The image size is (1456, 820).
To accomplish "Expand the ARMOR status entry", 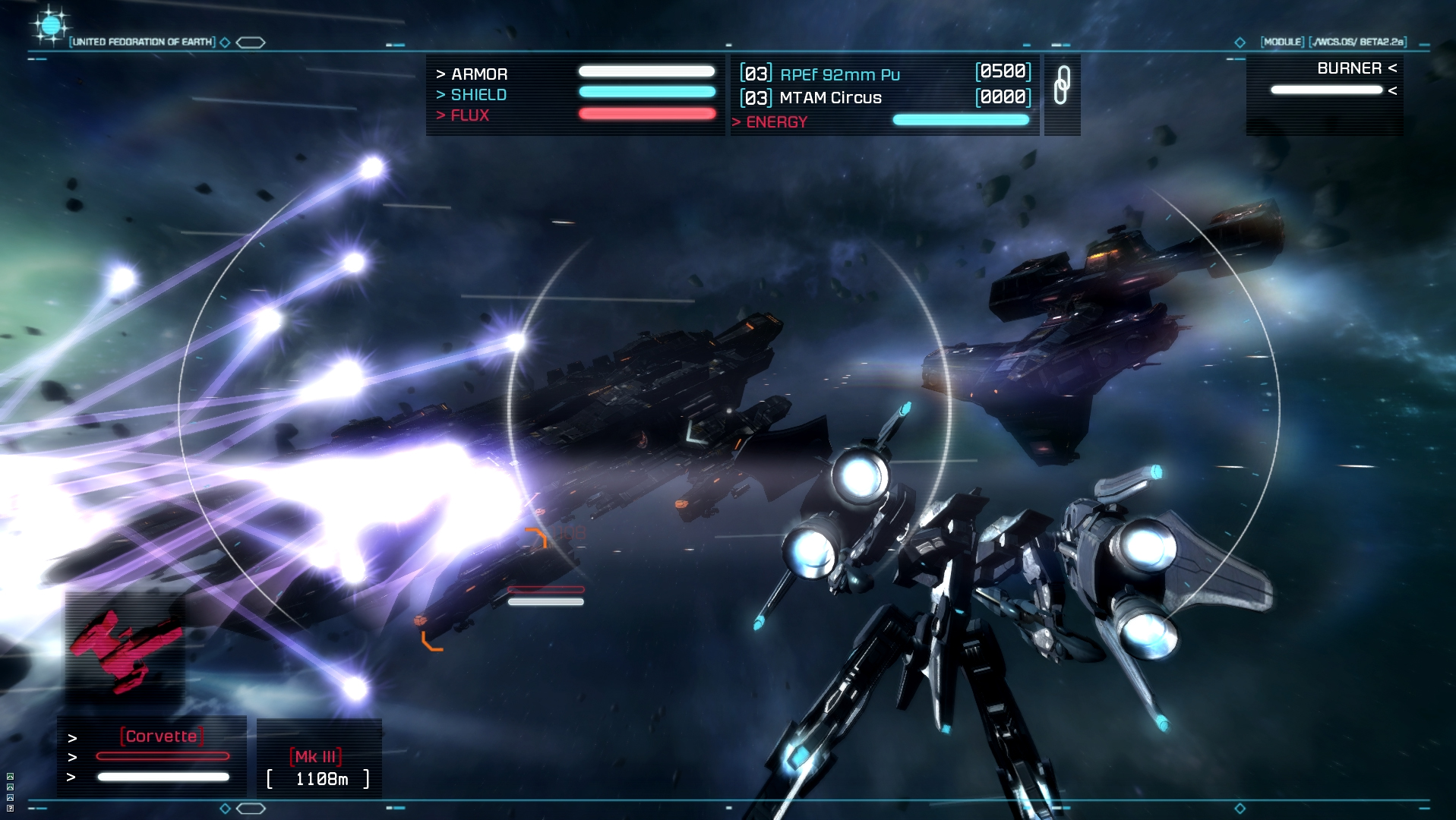I will pyautogui.click(x=478, y=74).
